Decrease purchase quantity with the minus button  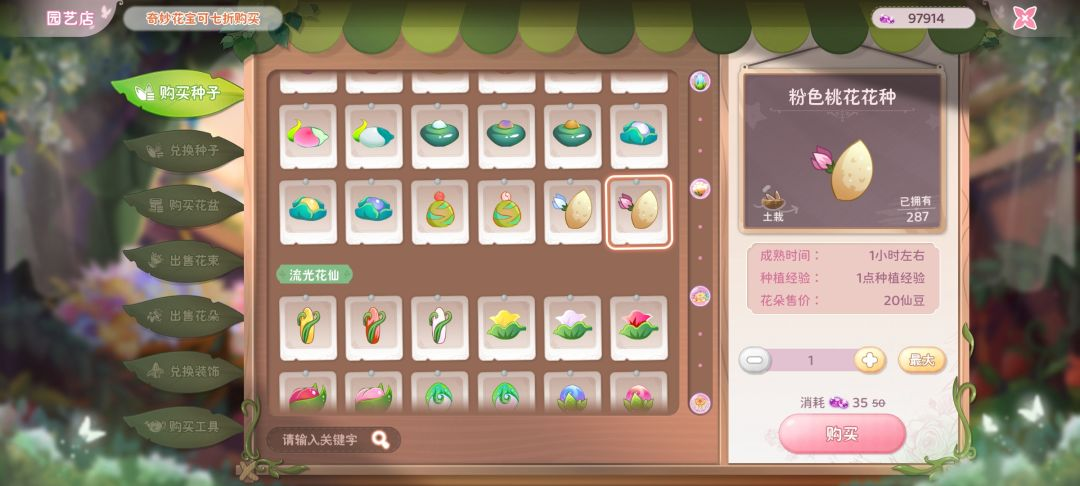point(756,360)
